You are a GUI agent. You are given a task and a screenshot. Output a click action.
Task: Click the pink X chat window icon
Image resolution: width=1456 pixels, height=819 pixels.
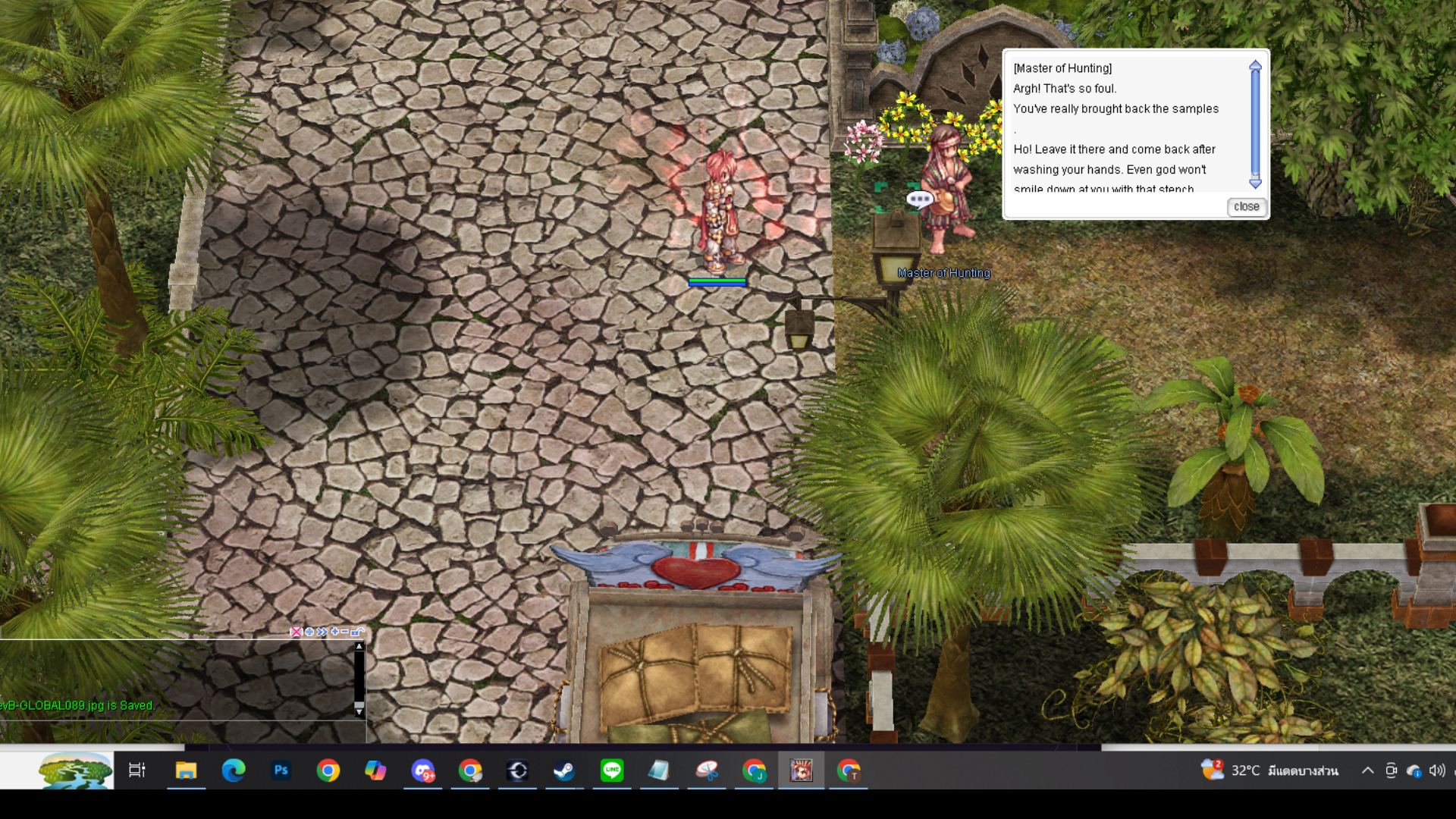click(x=296, y=632)
